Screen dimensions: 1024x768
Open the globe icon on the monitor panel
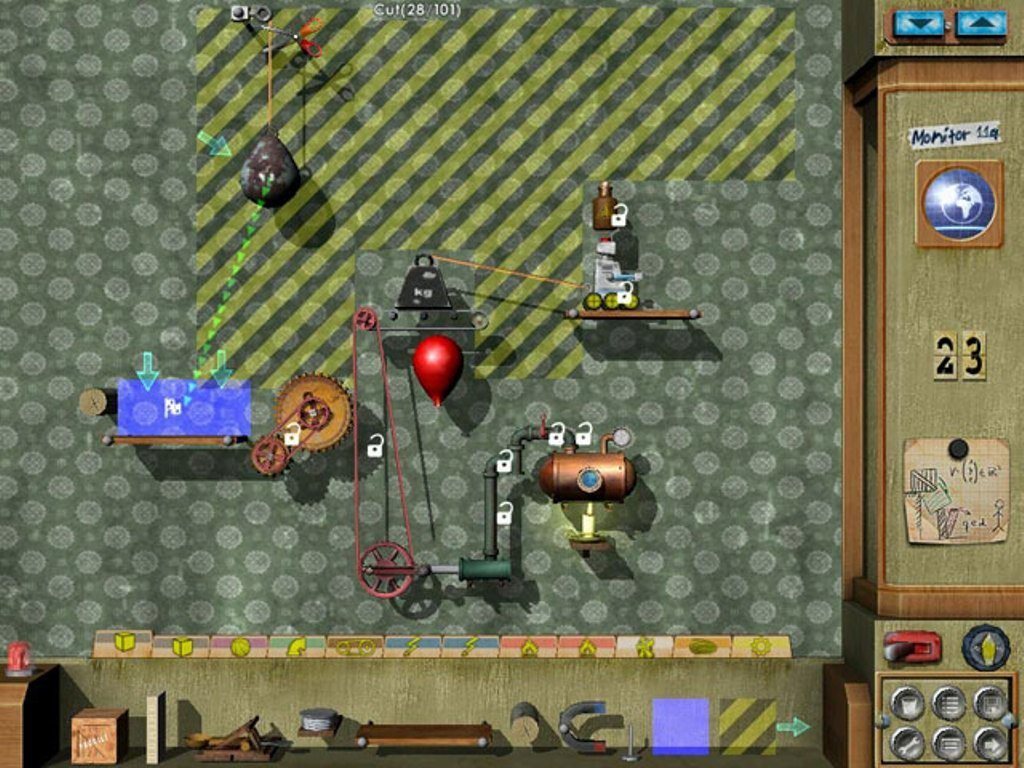(959, 203)
